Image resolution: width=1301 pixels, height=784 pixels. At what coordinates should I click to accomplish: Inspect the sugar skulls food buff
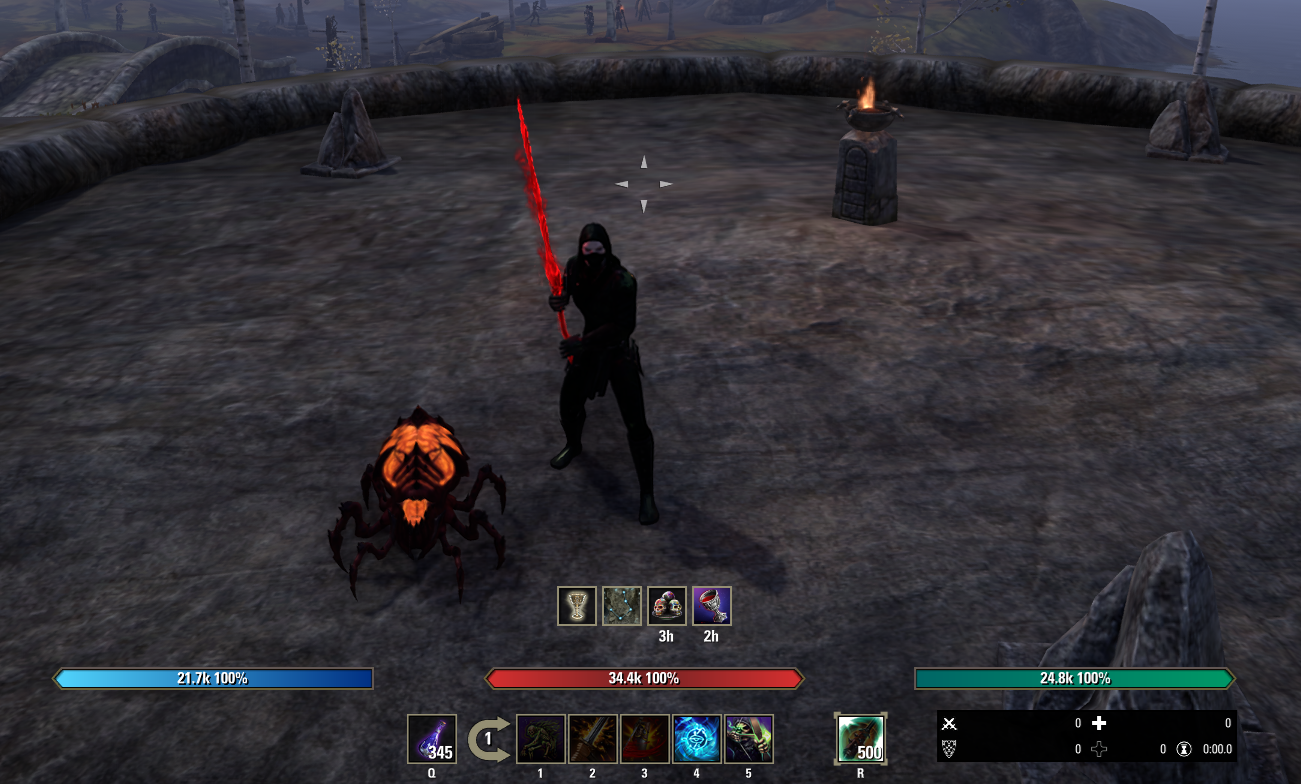click(x=667, y=606)
